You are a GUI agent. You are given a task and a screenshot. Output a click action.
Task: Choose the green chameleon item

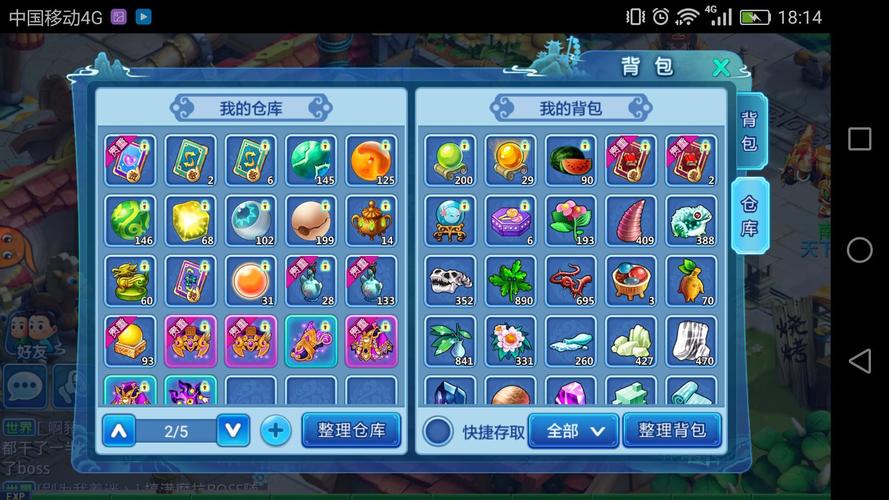(691, 221)
